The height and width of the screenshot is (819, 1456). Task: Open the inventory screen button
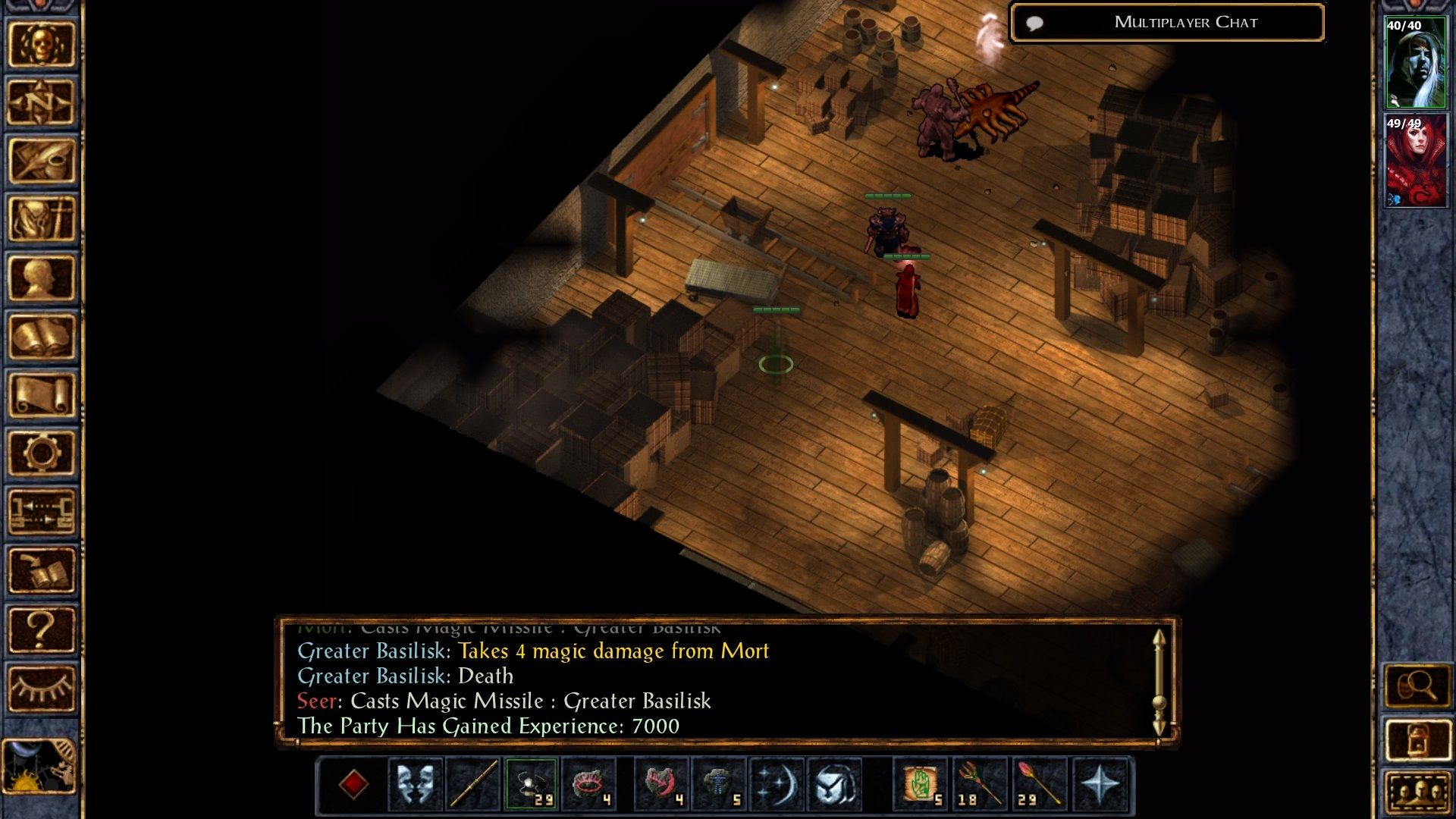pyautogui.click(x=42, y=219)
